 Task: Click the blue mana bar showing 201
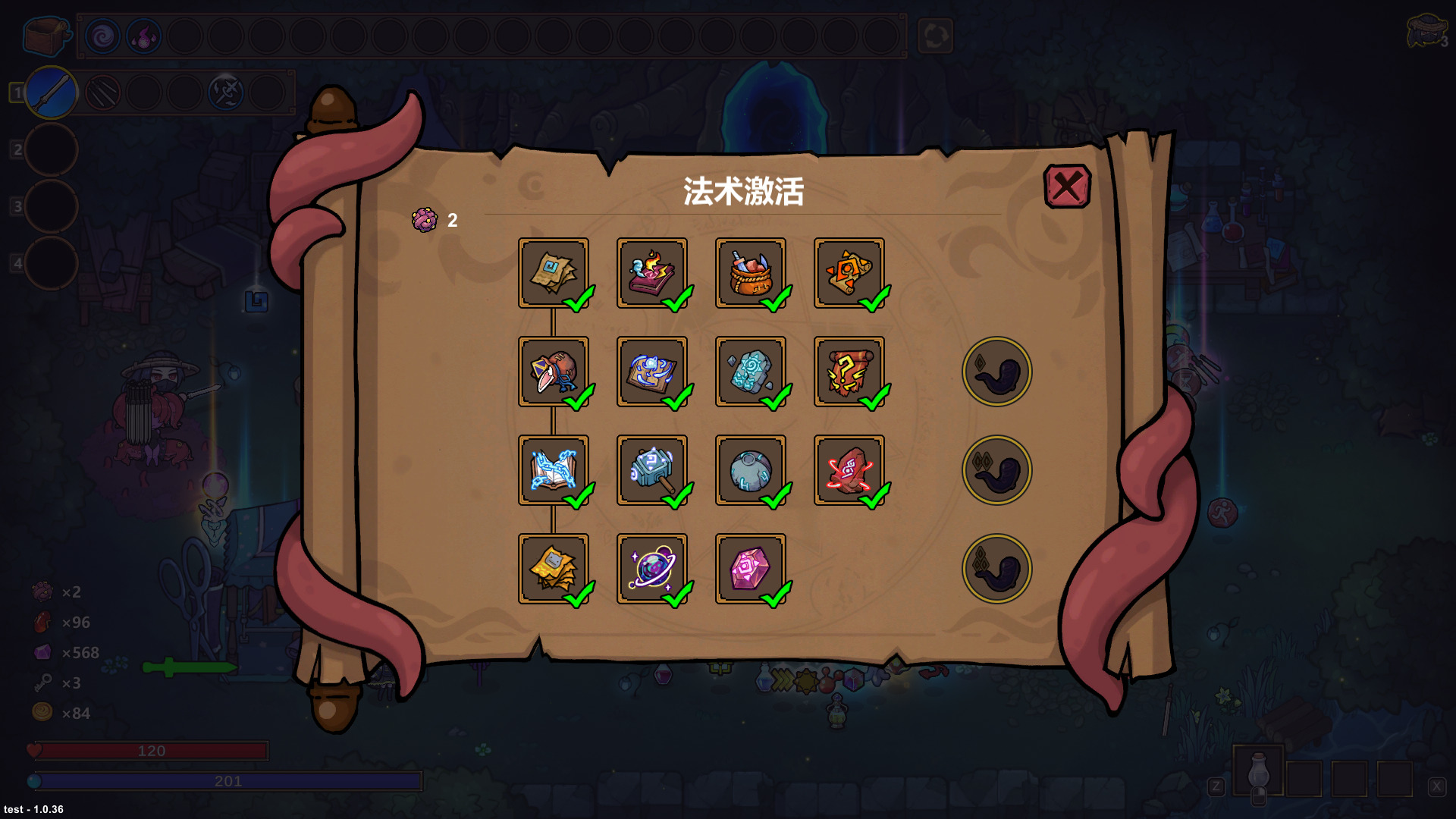pyautogui.click(x=227, y=780)
